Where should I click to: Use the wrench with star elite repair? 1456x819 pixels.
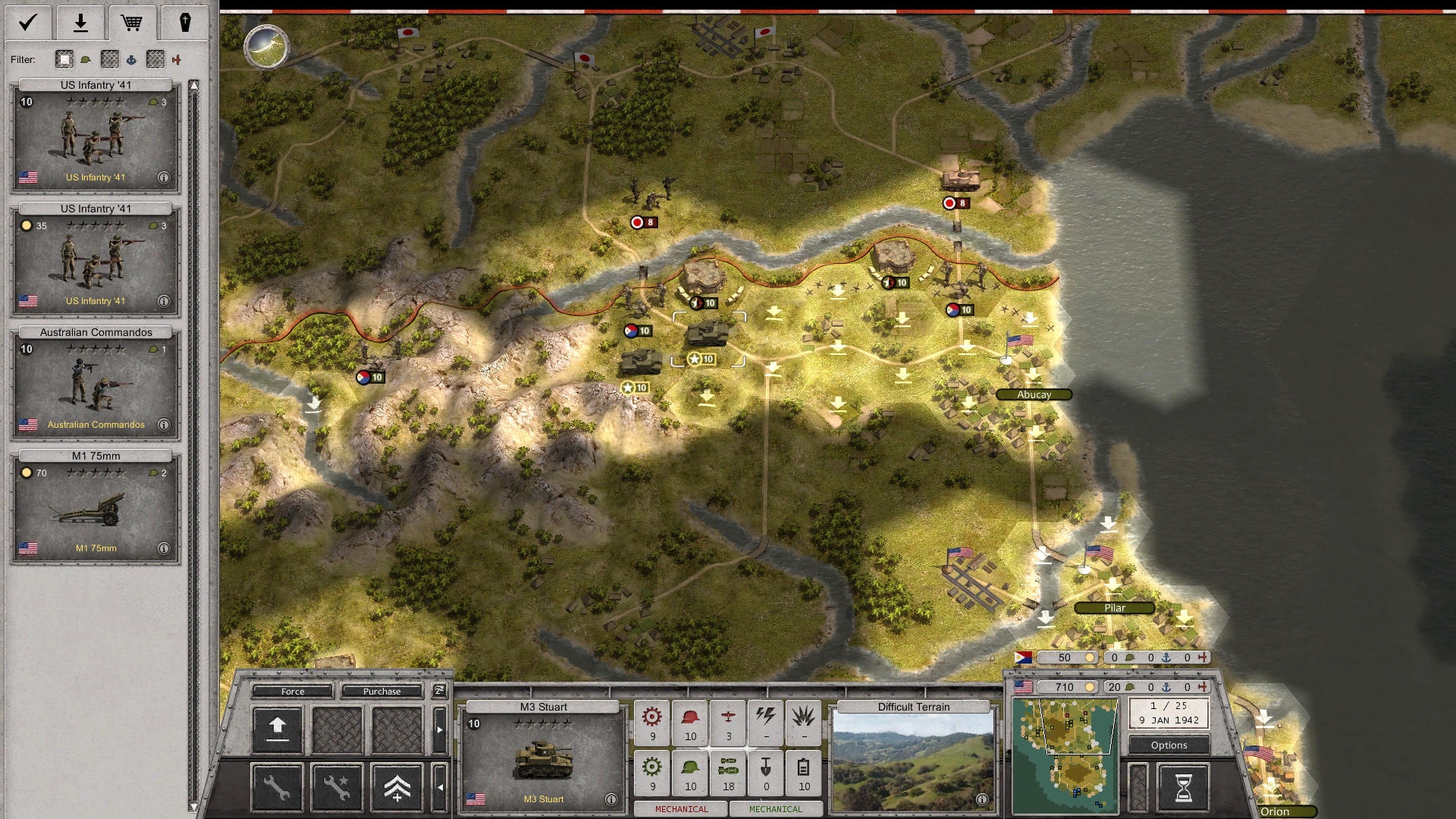coord(337,788)
